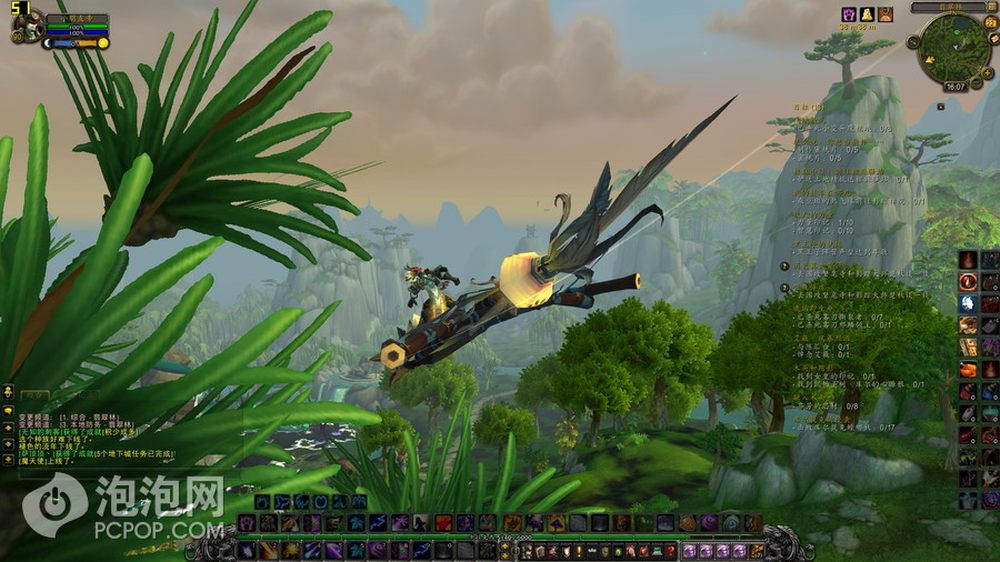Viewport: 1000px width, 562px height.
Task: Click the experience bar above bottom action bar
Action: 500,537
